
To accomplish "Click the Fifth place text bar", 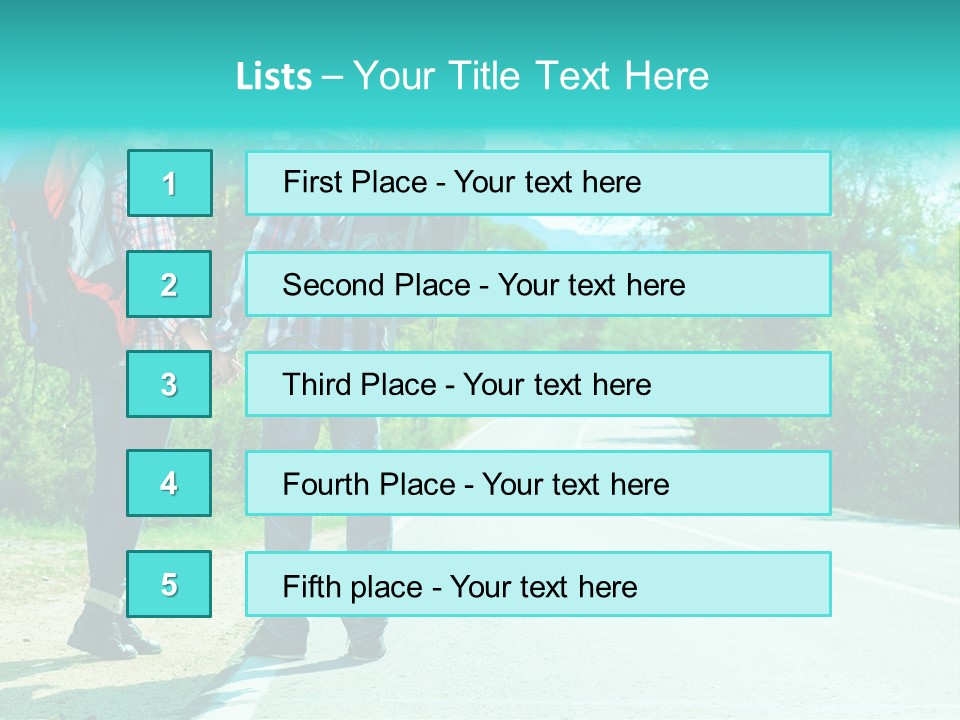I will tap(538, 584).
